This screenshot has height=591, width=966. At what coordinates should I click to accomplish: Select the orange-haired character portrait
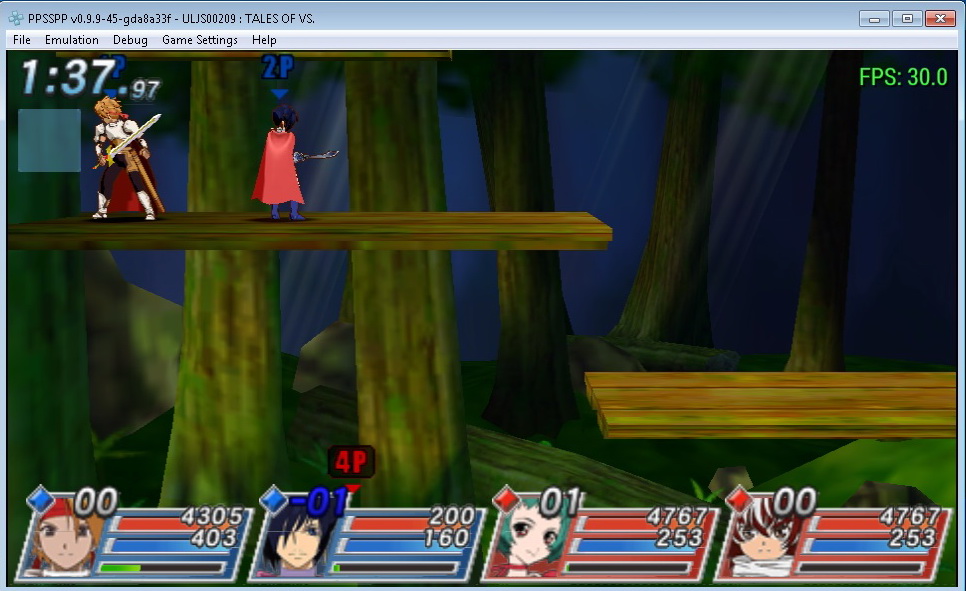(x=62, y=545)
